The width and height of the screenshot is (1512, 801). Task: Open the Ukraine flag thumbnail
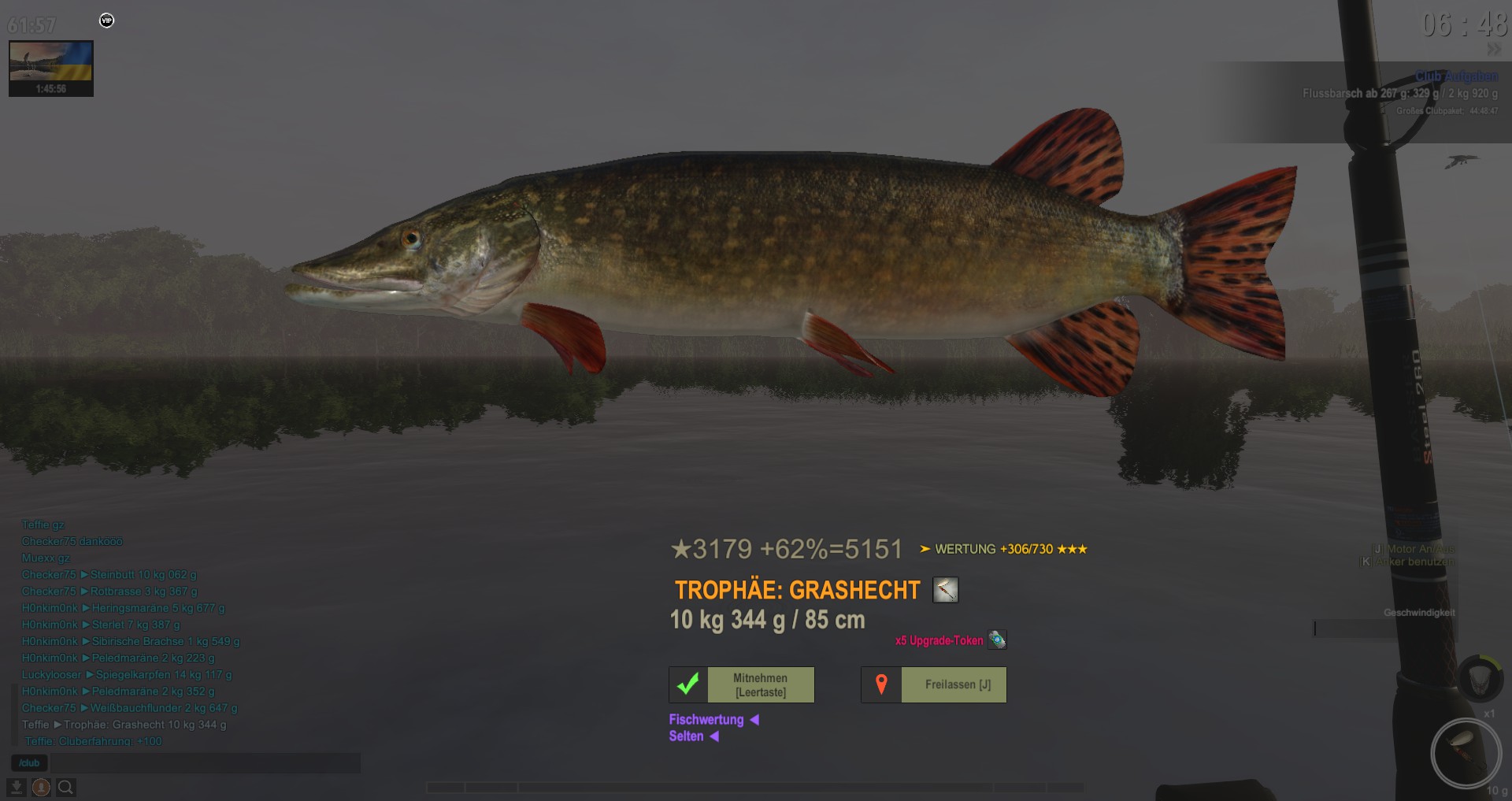coord(51,69)
